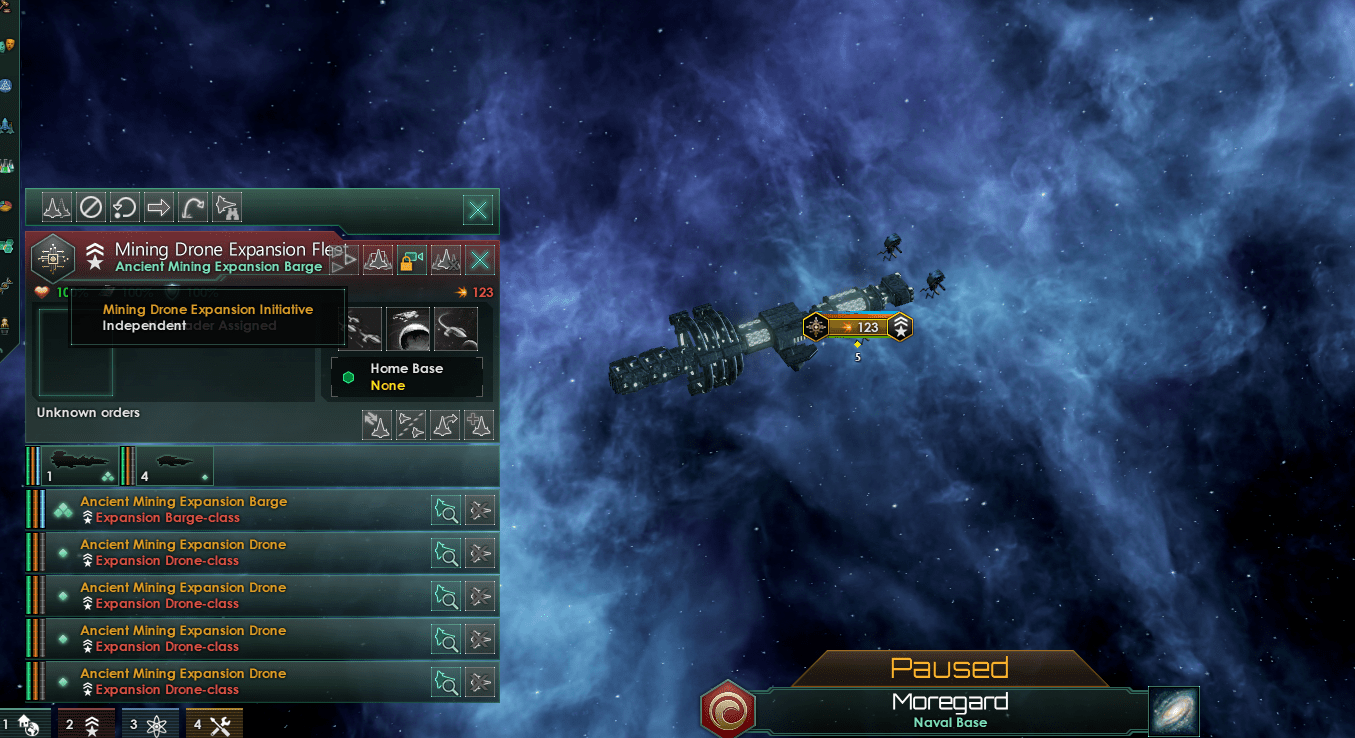Click the magnifying glass on the Expansion Barge row
Viewport: 1355px width, 738px height.
pos(446,510)
